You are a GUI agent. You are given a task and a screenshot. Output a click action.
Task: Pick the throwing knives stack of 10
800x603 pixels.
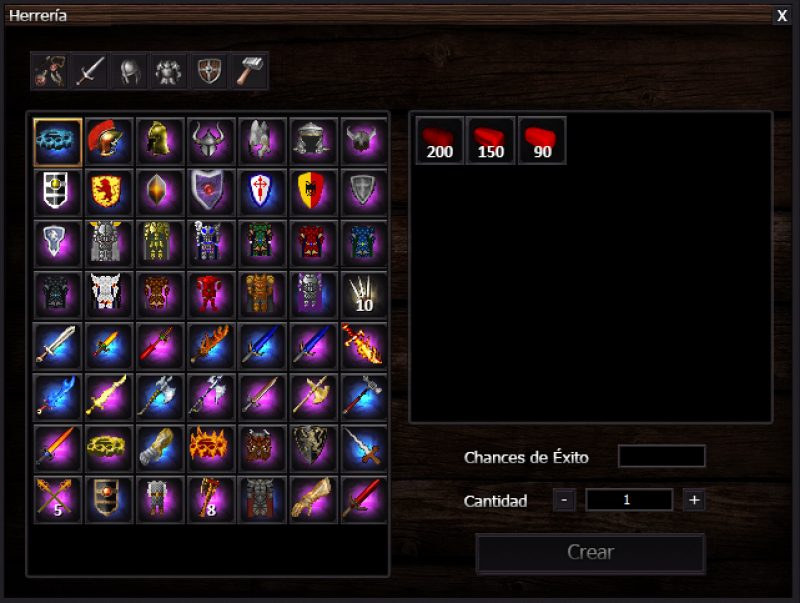364,293
